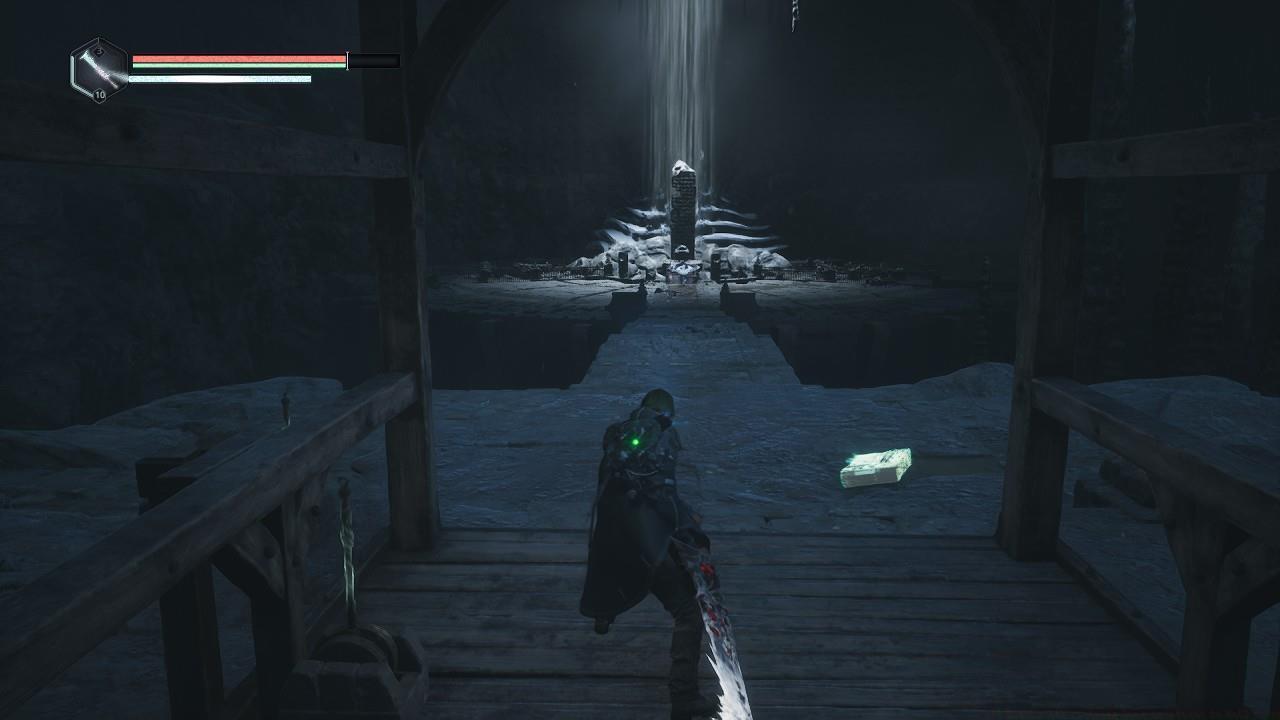Image resolution: width=1280 pixels, height=720 pixels.
Task: Click the white stamina bar in the HUD
Action: [x=220, y=78]
